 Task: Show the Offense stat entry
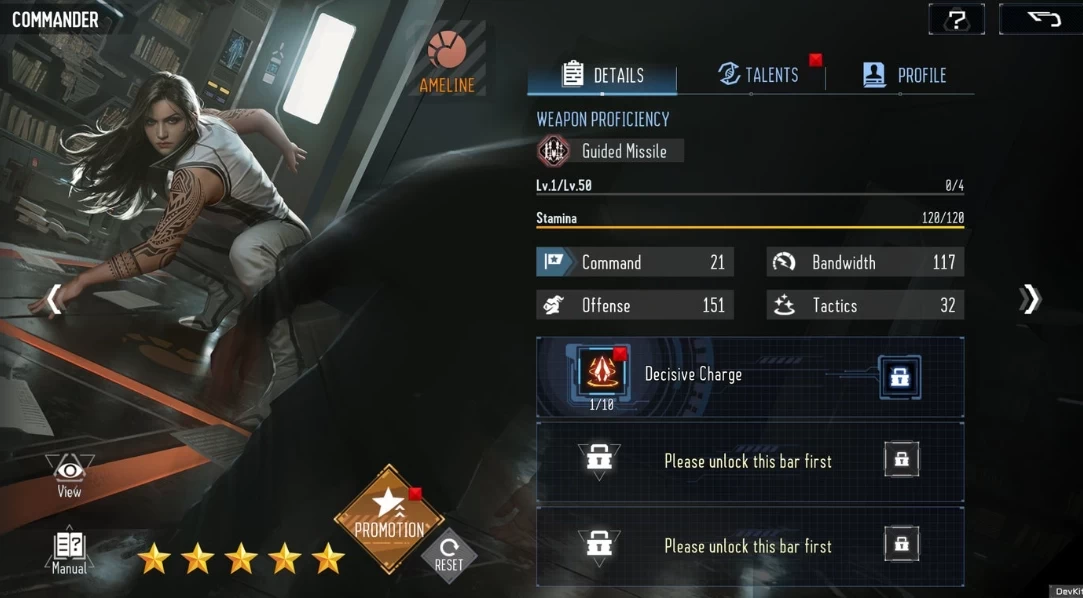pyautogui.click(x=635, y=305)
